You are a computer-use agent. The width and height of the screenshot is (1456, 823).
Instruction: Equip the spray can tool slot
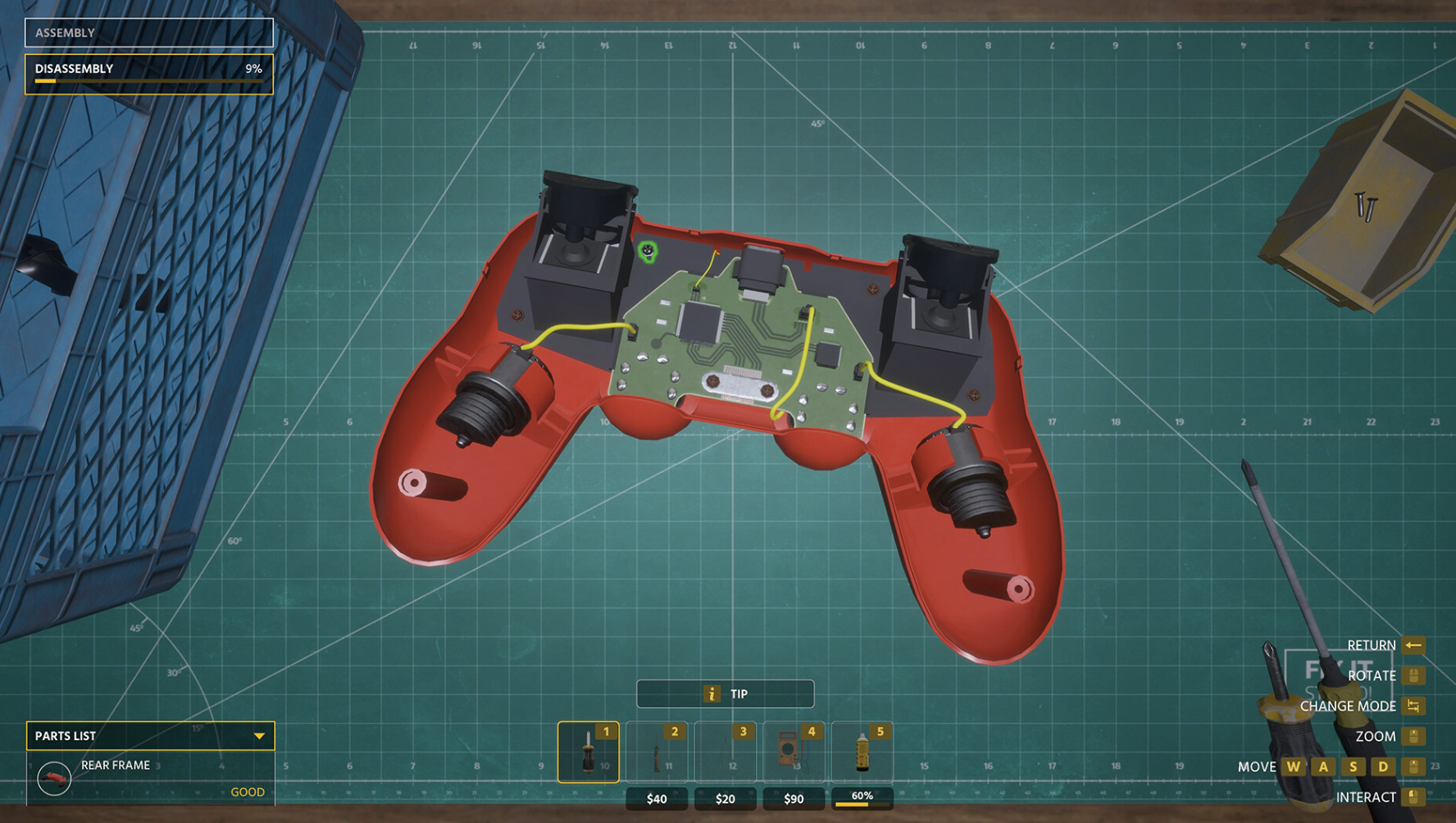click(x=862, y=752)
